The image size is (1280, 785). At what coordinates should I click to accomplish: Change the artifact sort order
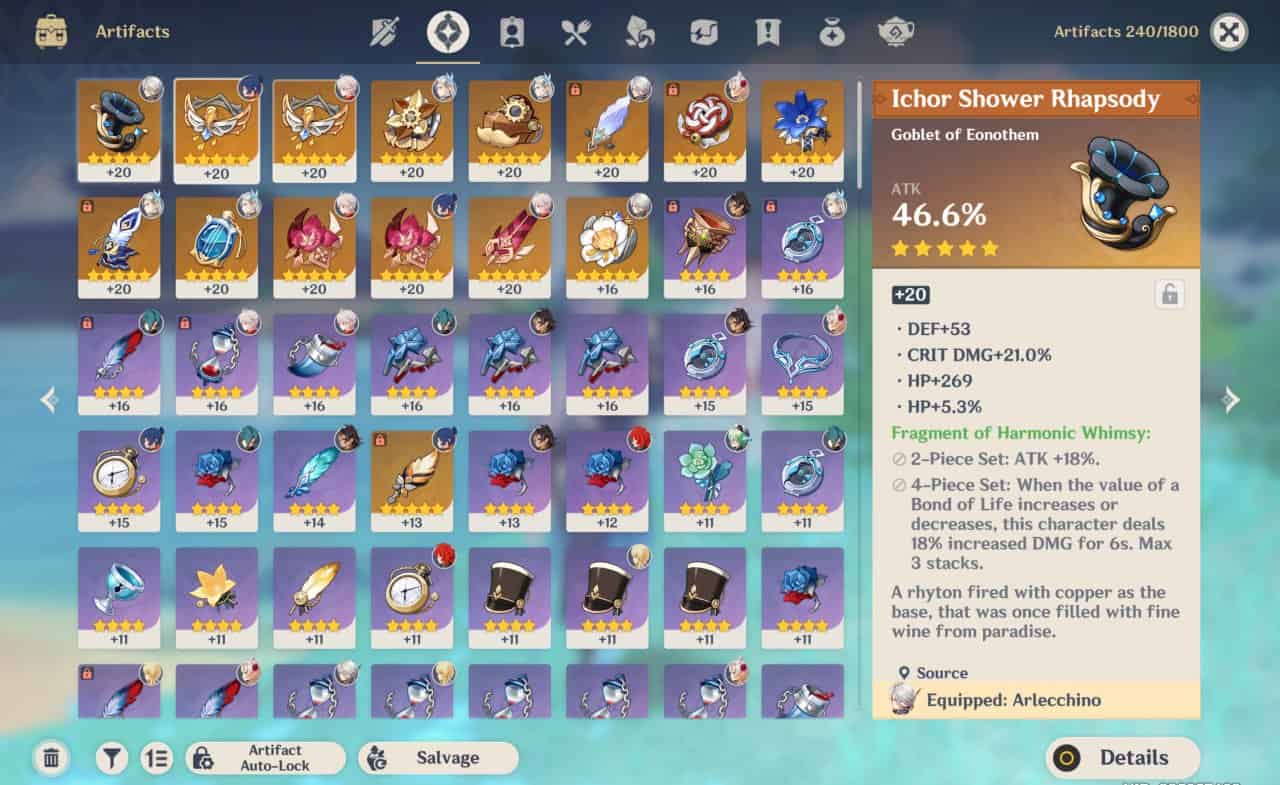pyautogui.click(x=156, y=758)
